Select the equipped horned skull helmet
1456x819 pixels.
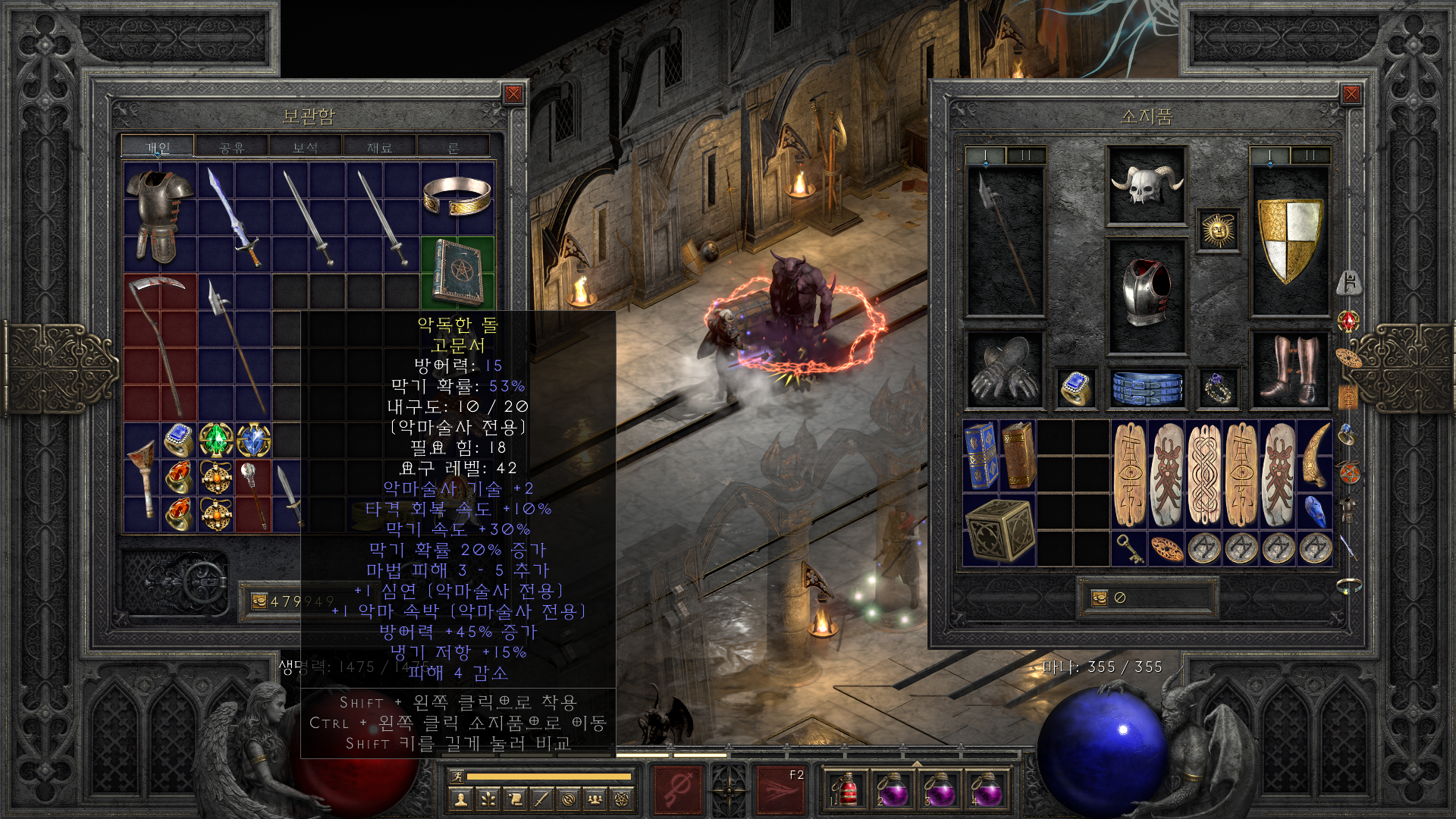tap(1147, 185)
